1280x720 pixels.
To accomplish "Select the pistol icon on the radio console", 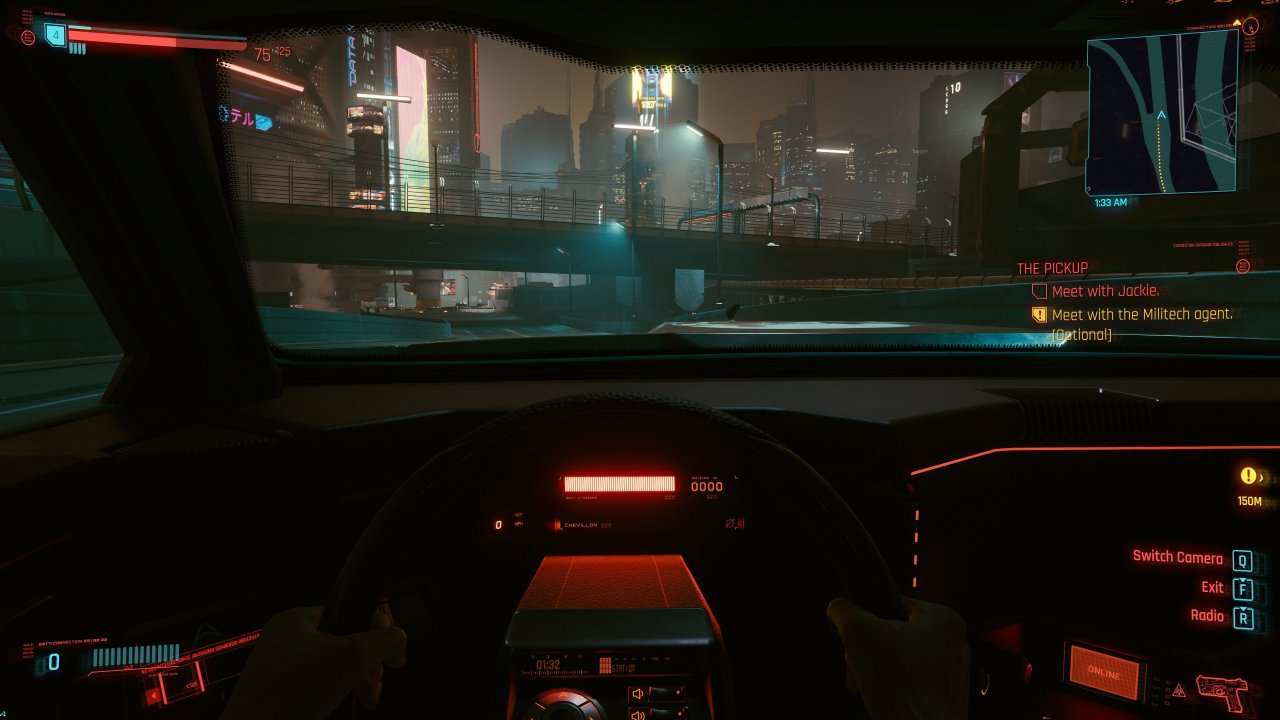I will [x=1222, y=692].
